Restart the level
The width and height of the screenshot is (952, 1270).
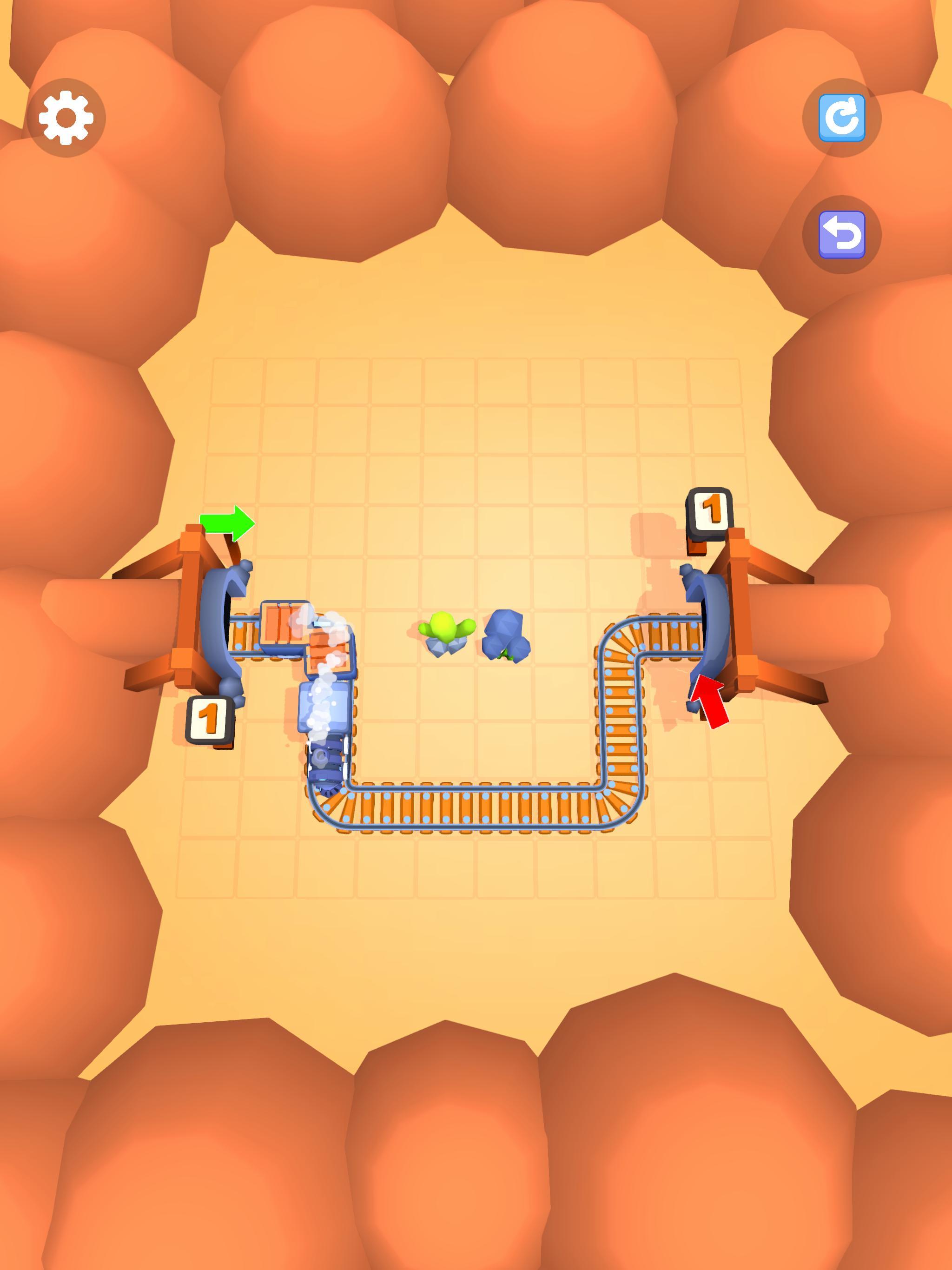tap(842, 118)
